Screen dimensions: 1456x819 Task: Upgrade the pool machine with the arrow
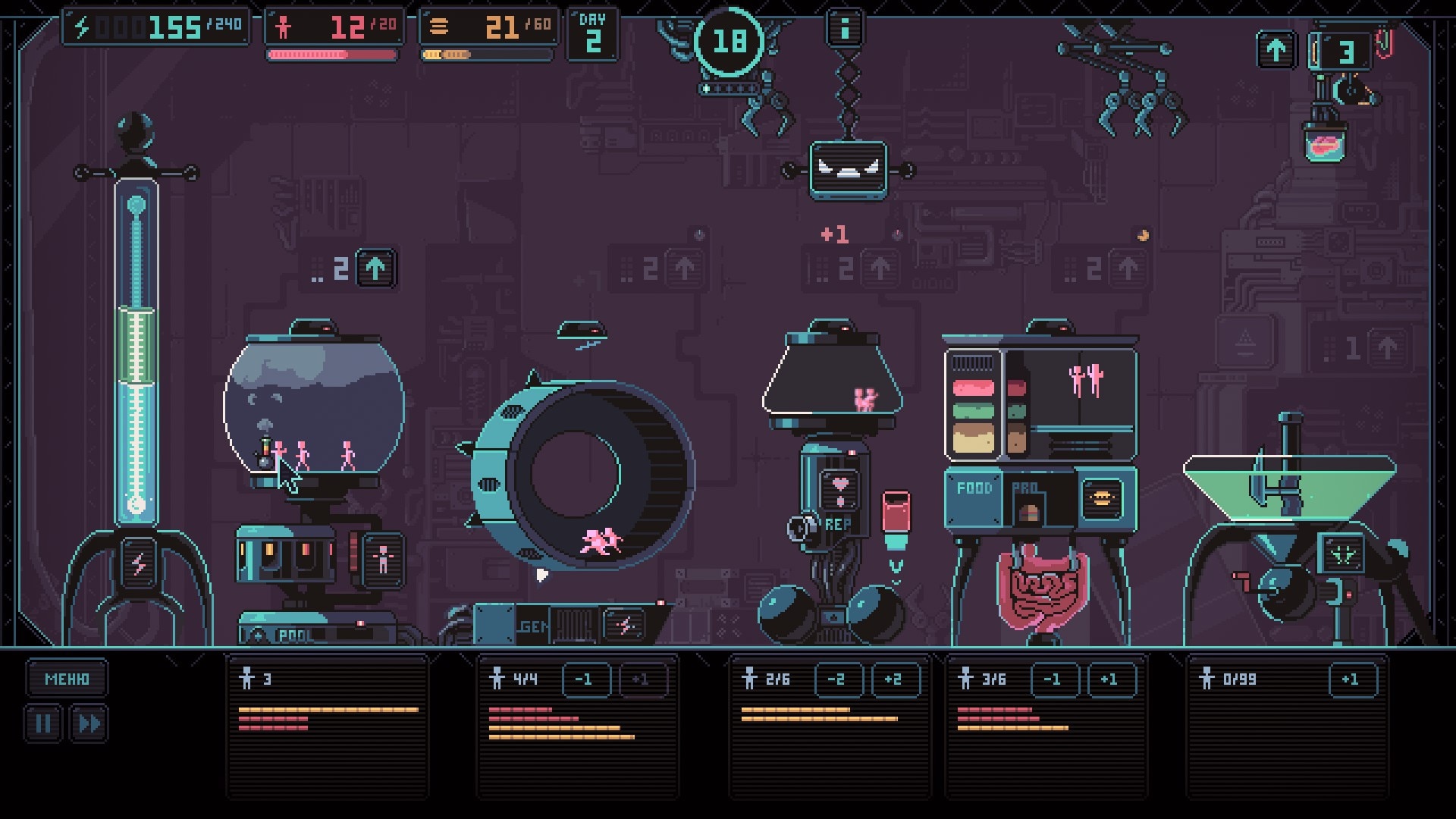(375, 268)
